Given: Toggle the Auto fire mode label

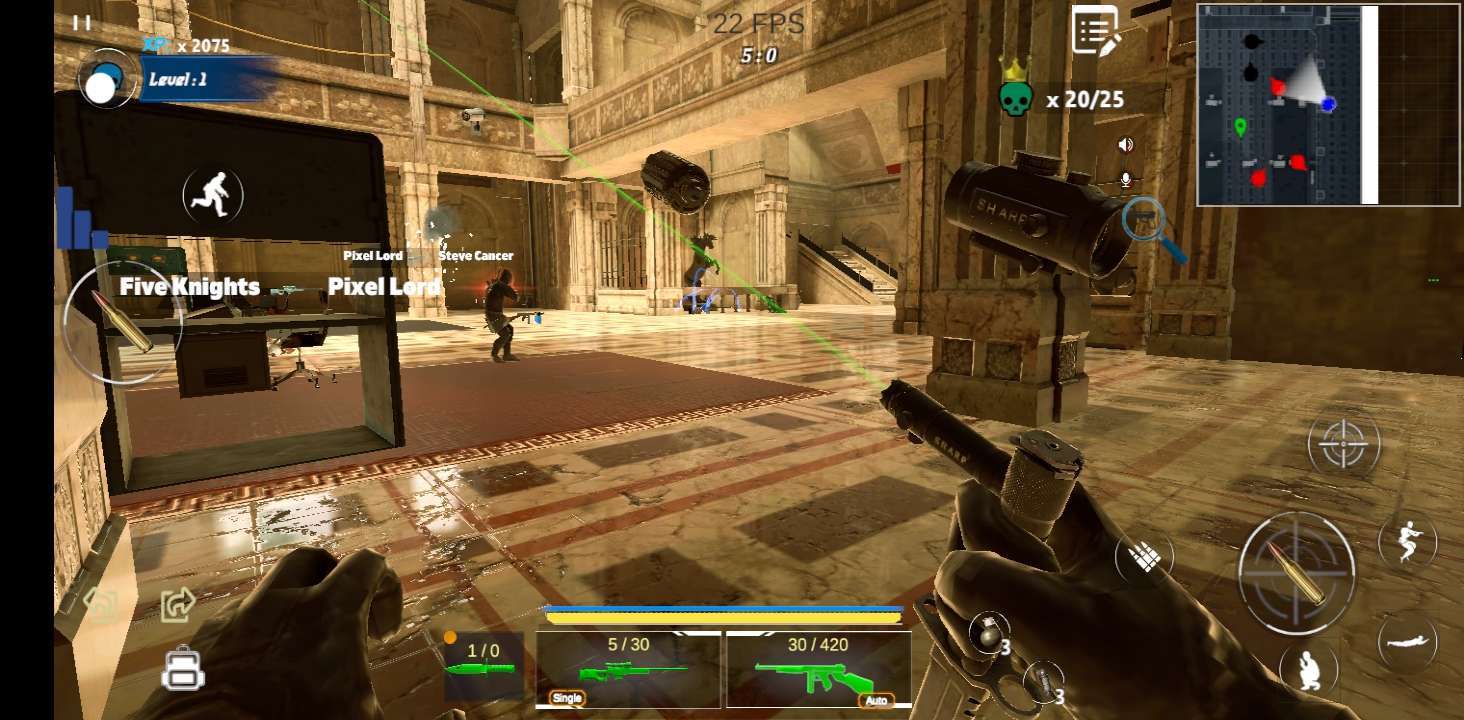Looking at the screenshot, I should coord(875,700).
